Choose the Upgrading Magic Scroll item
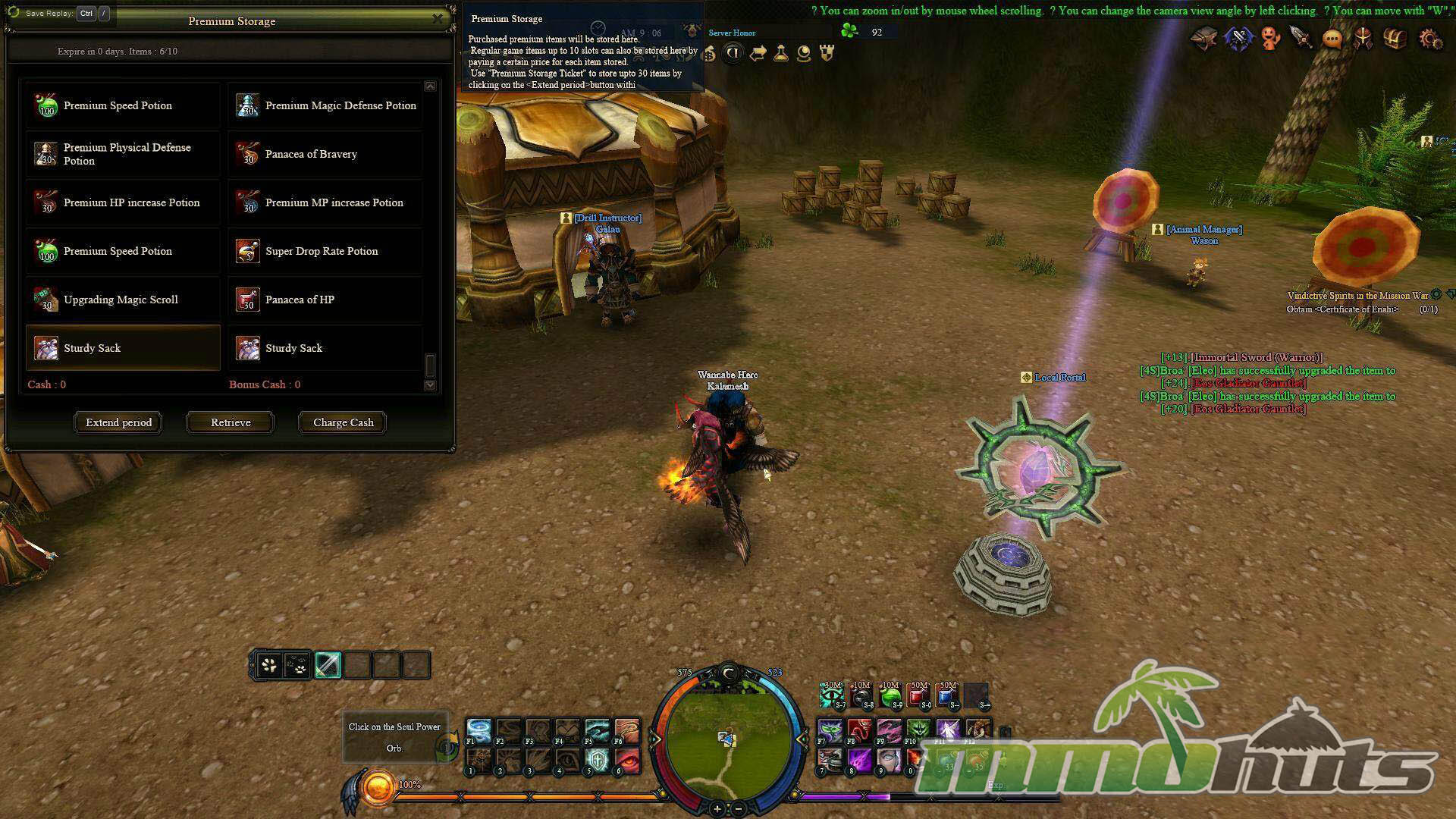 (123, 300)
